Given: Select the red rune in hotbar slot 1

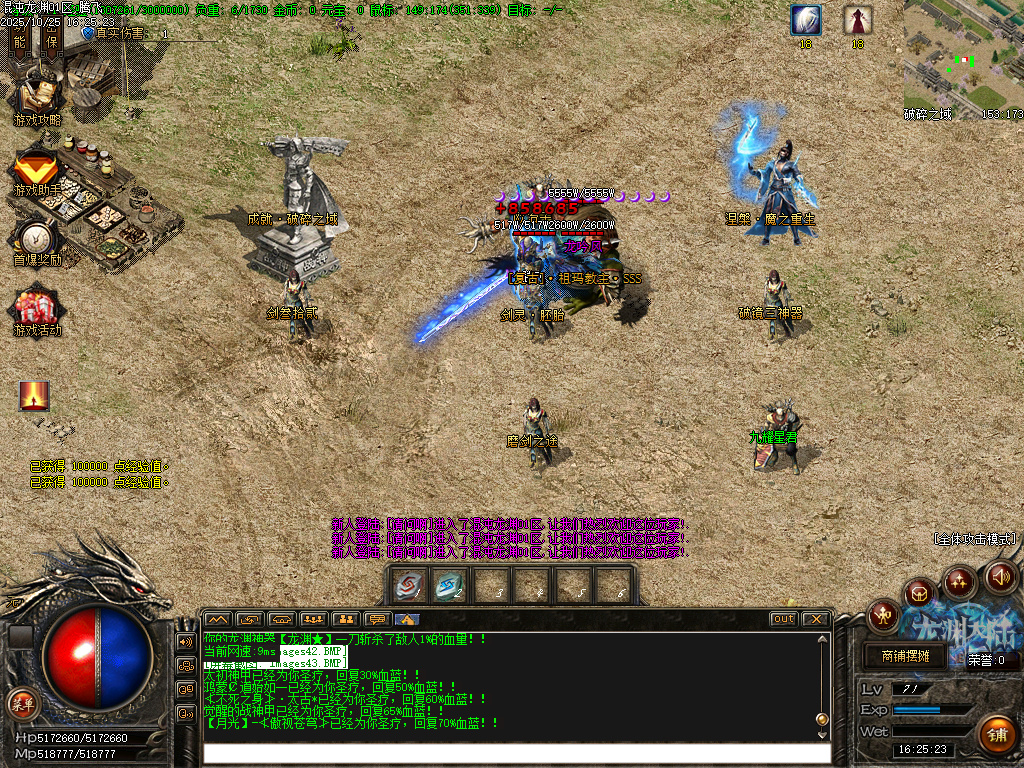Looking at the screenshot, I should coord(408,586).
